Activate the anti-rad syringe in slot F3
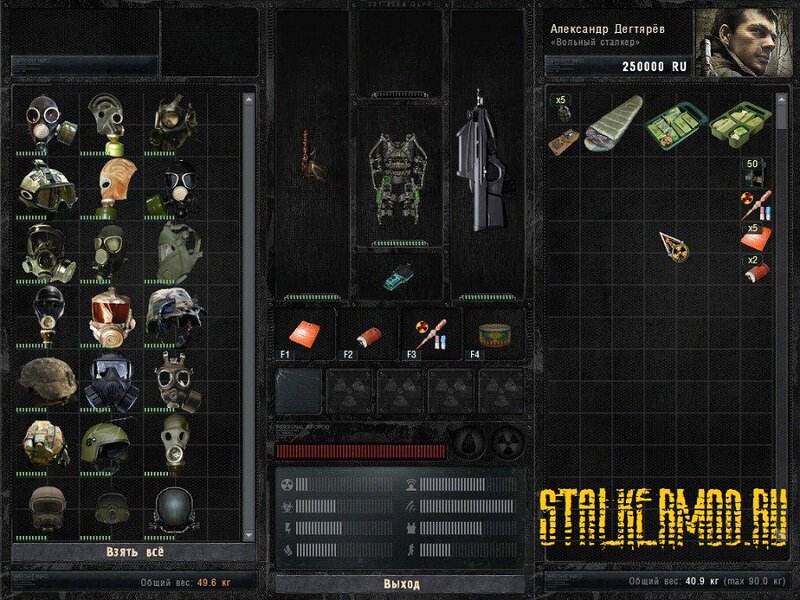Image resolution: width=800 pixels, height=600 pixels. click(x=428, y=332)
